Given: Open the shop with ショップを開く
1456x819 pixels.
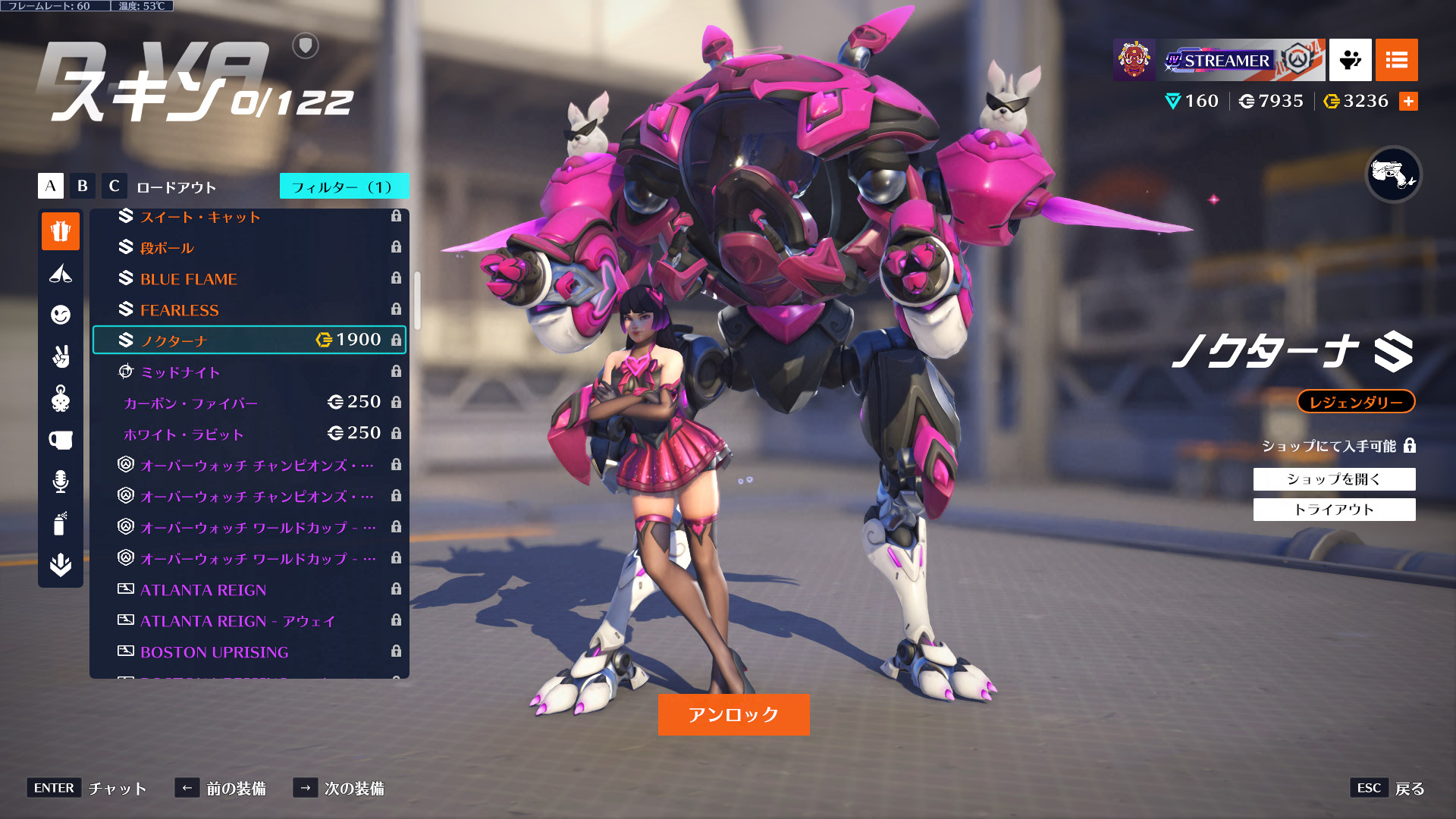Looking at the screenshot, I should [1334, 479].
